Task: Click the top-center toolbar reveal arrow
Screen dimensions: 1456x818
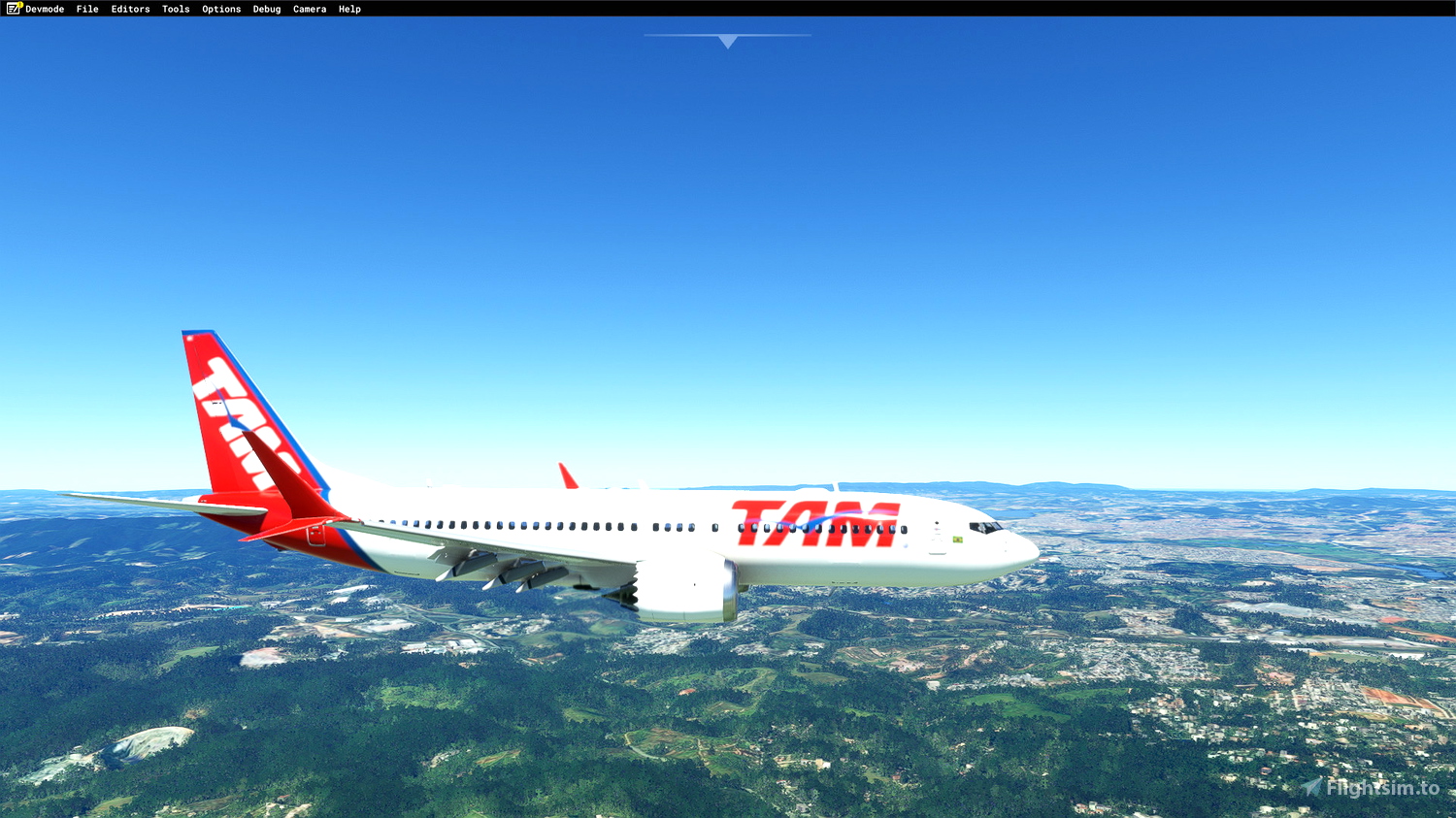Action: pyautogui.click(x=726, y=42)
